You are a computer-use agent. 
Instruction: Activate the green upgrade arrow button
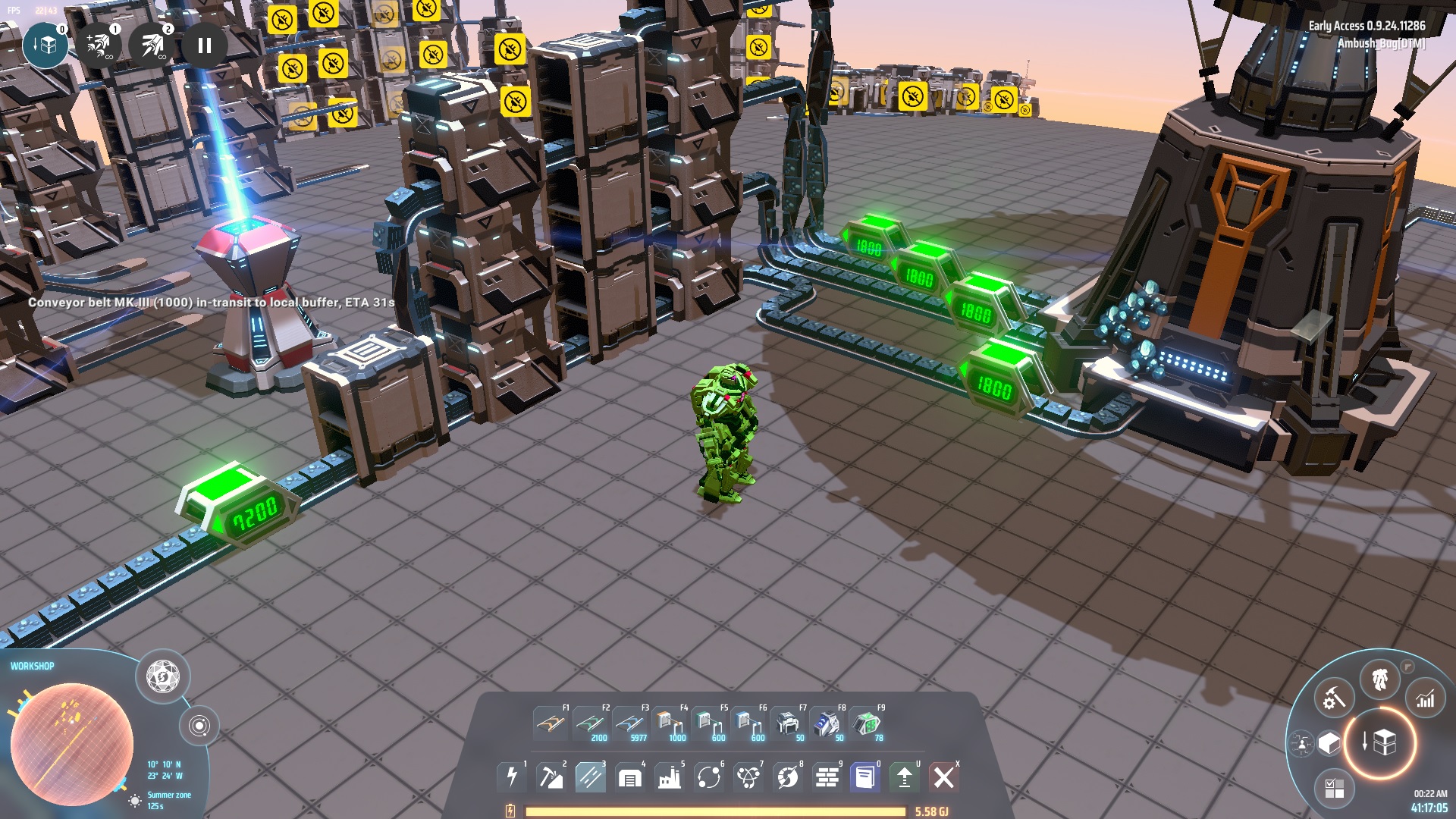coord(905,777)
